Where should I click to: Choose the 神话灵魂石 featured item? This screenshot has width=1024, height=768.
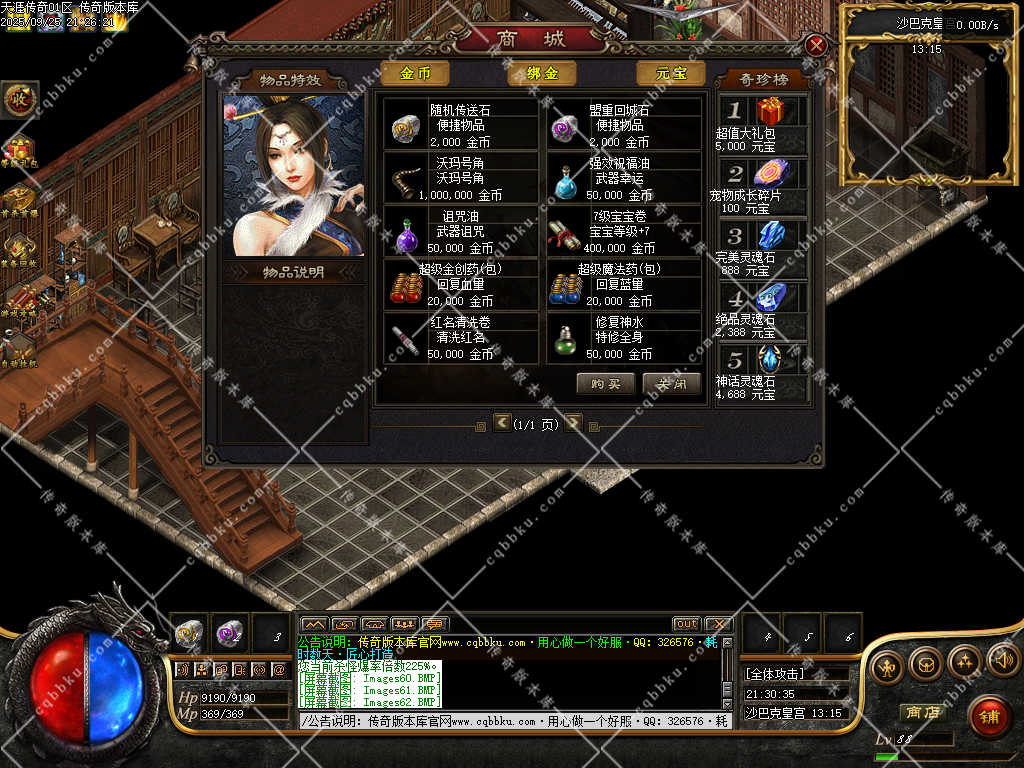[x=770, y=360]
